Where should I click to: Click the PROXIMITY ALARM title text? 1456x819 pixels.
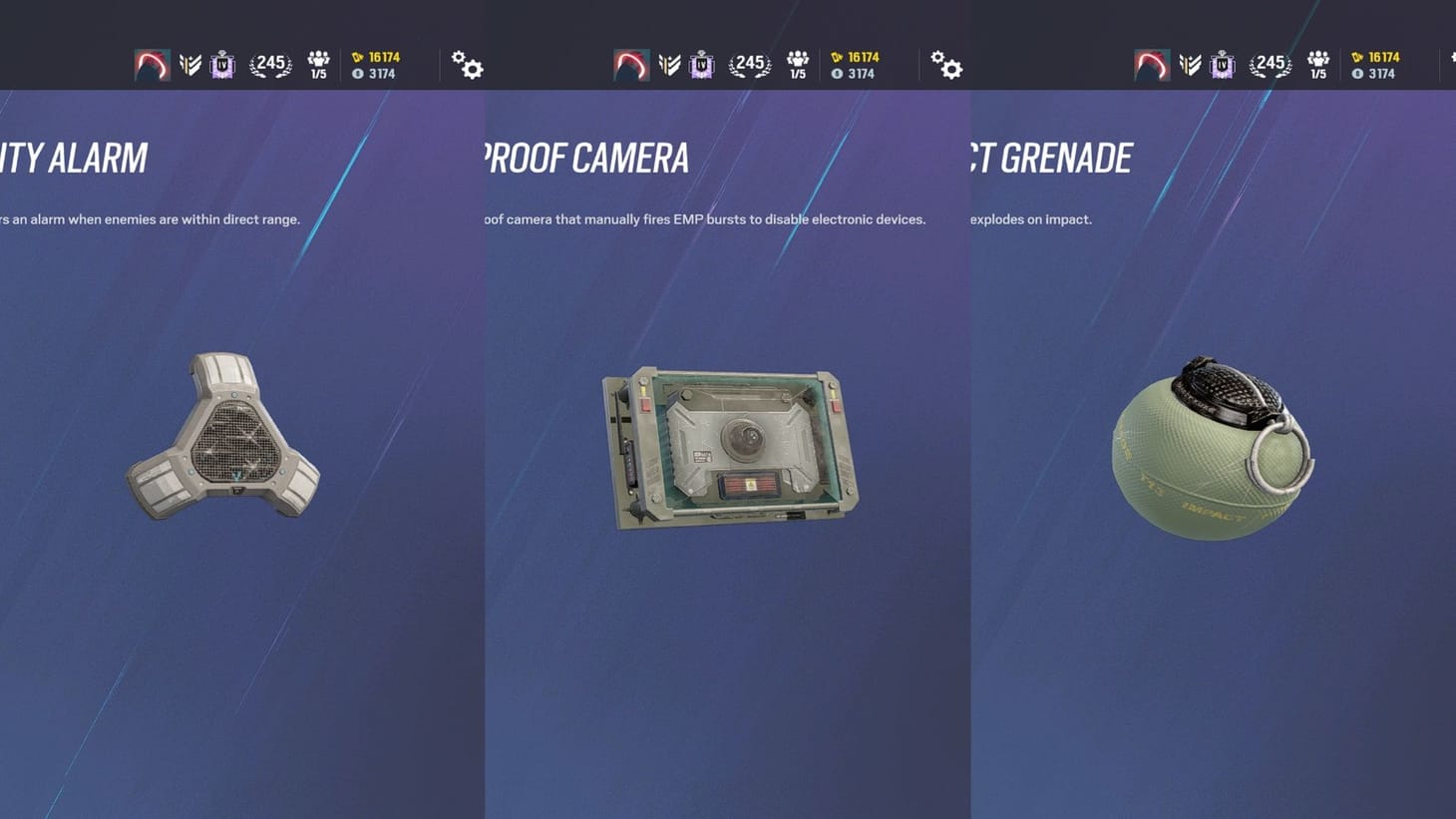(x=74, y=158)
